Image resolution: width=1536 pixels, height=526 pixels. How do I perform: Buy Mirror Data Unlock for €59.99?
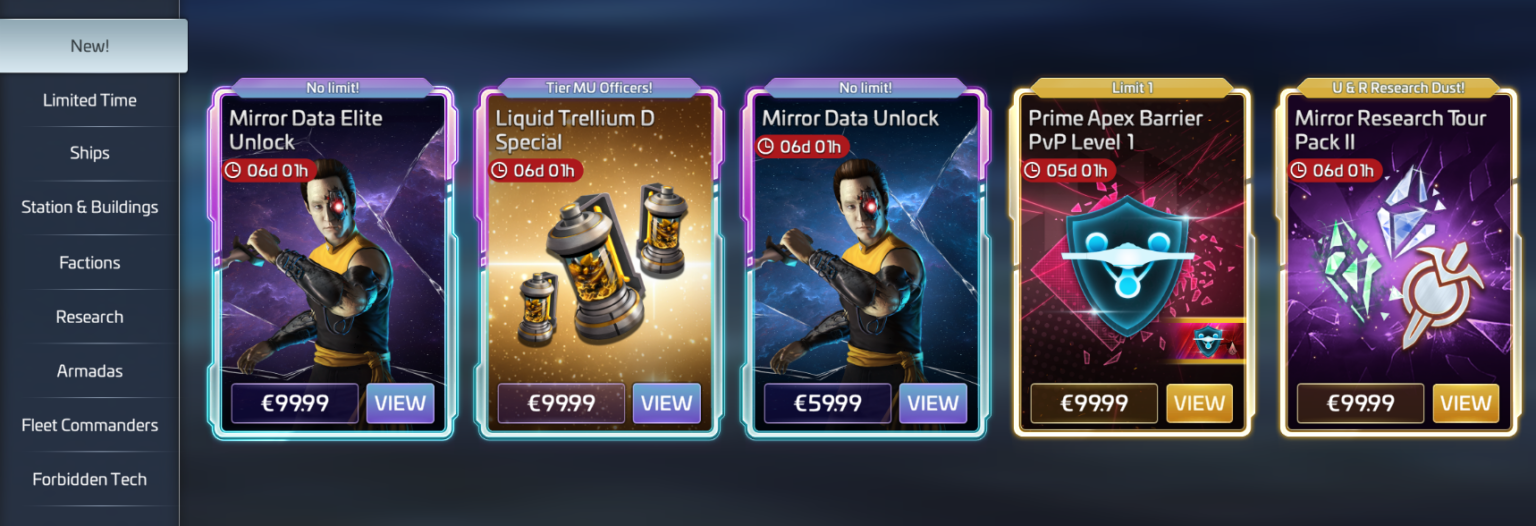coord(827,403)
